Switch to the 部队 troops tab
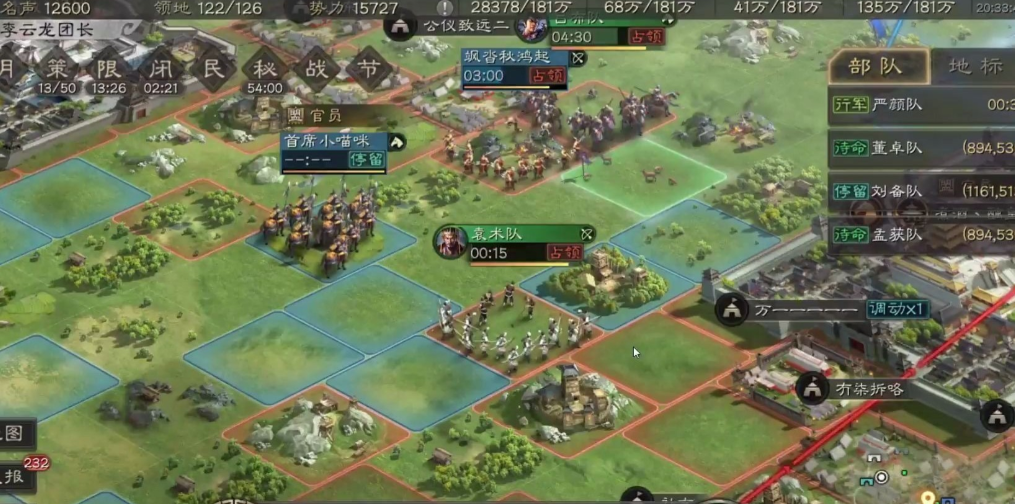This screenshot has width=1015, height=504. pyautogui.click(x=874, y=67)
